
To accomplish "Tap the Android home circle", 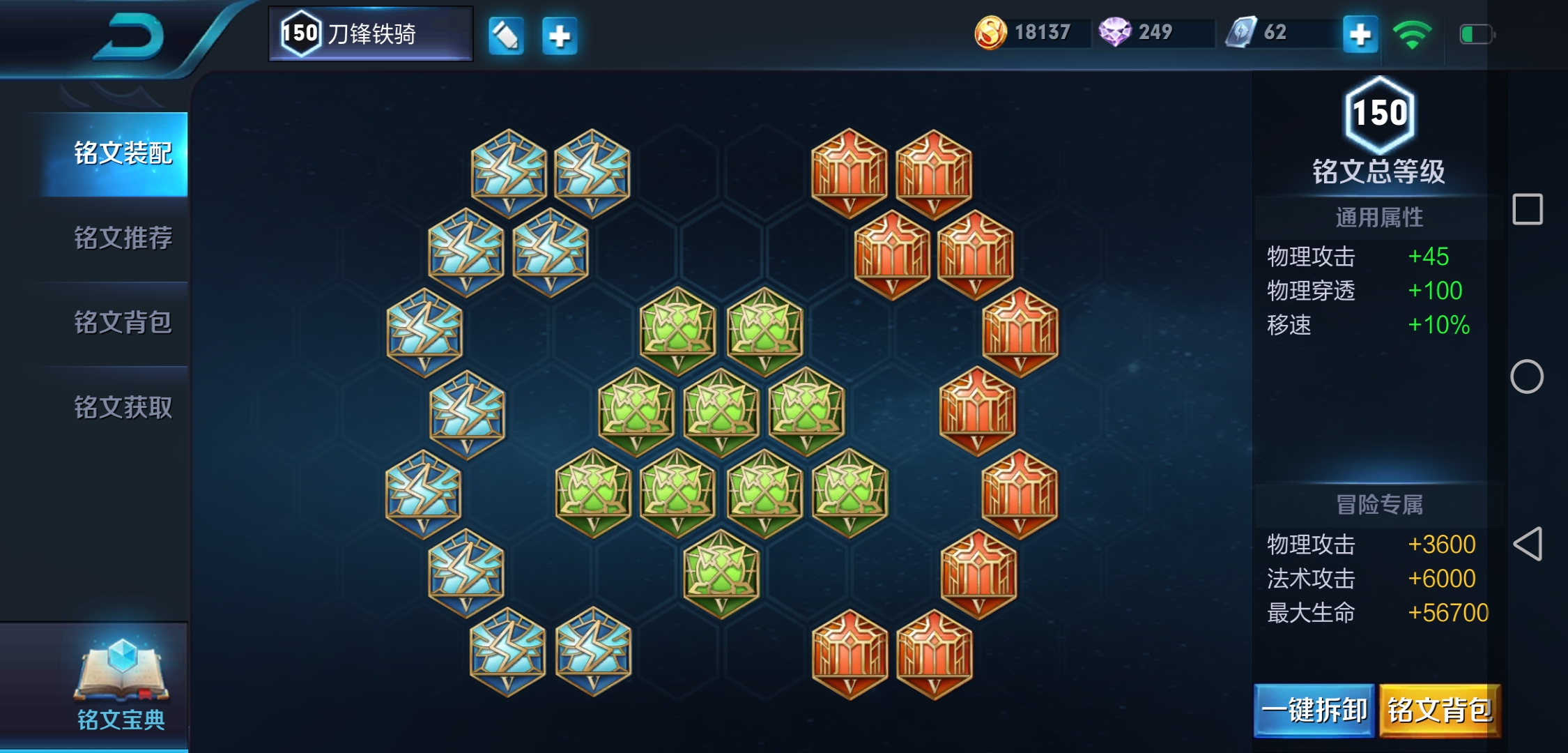I will click(1527, 376).
